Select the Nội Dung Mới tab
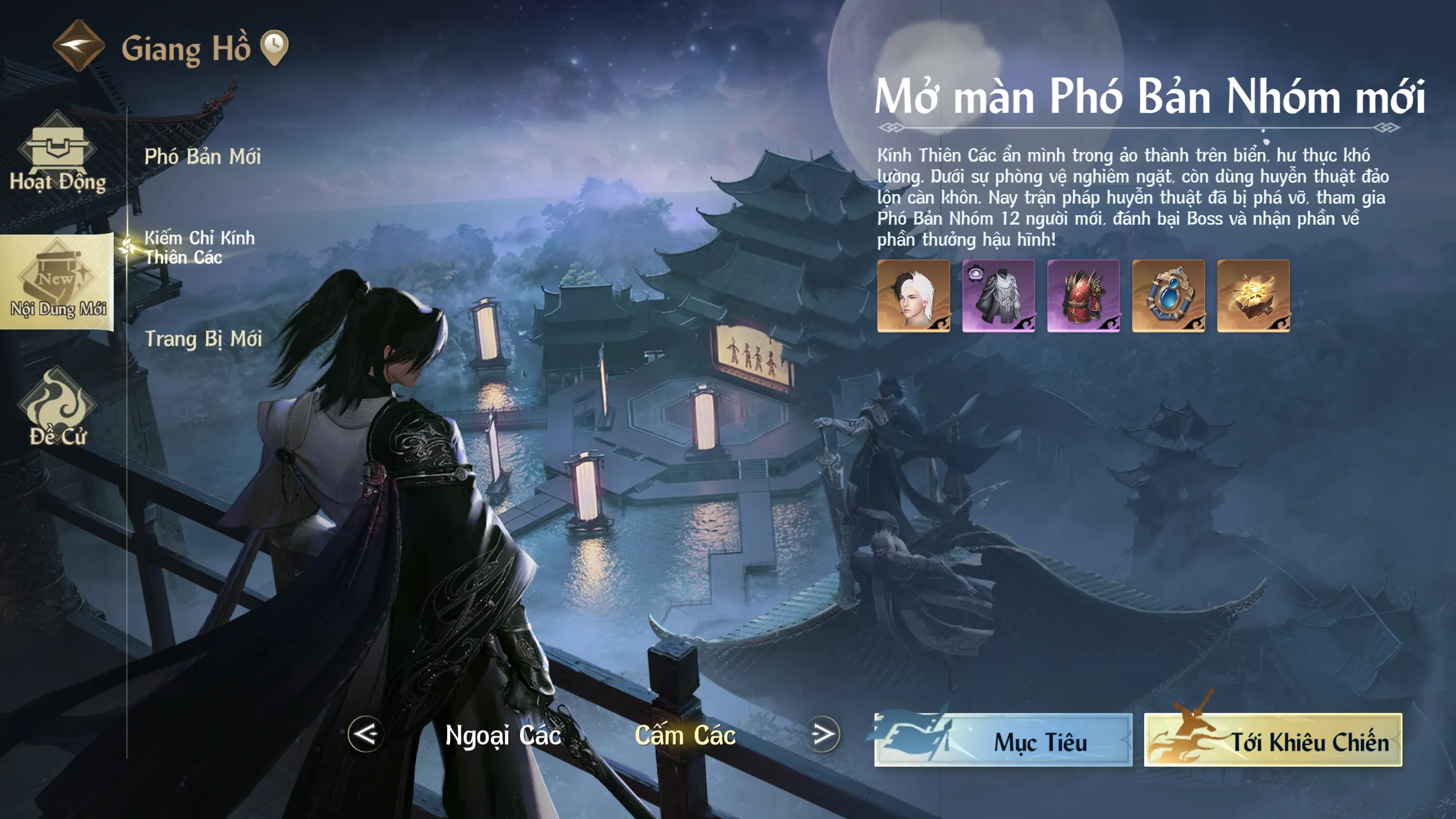Viewport: 1456px width, 819px height. click(57, 282)
